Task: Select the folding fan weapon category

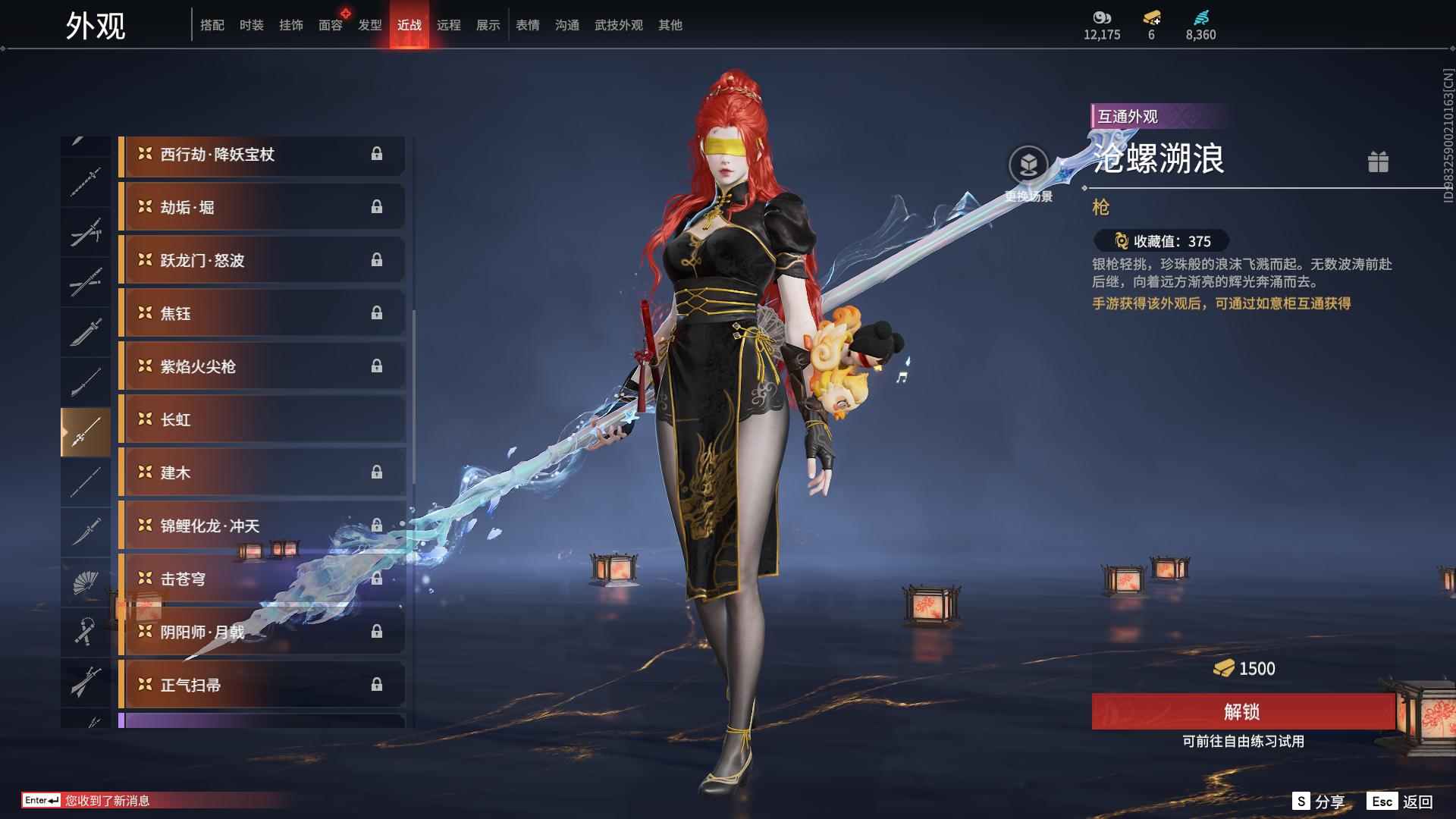Action: 86,582
